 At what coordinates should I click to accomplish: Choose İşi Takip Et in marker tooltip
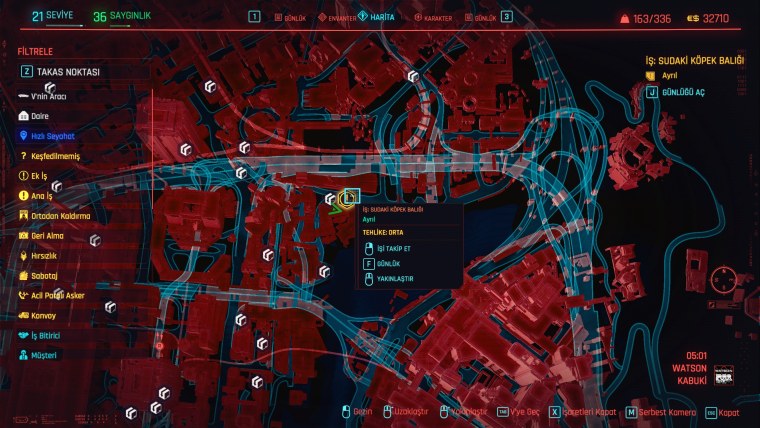(x=394, y=248)
